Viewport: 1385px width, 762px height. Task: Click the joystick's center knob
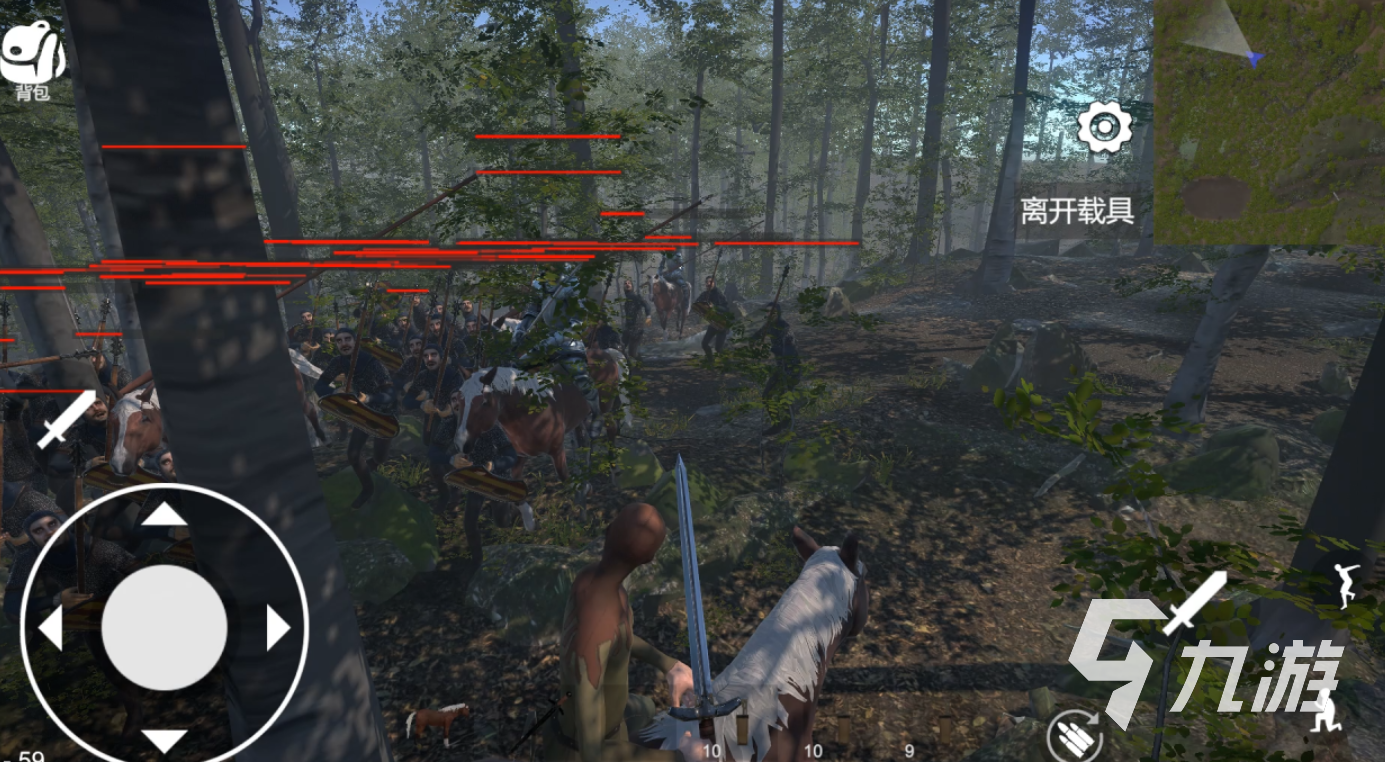pos(164,627)
